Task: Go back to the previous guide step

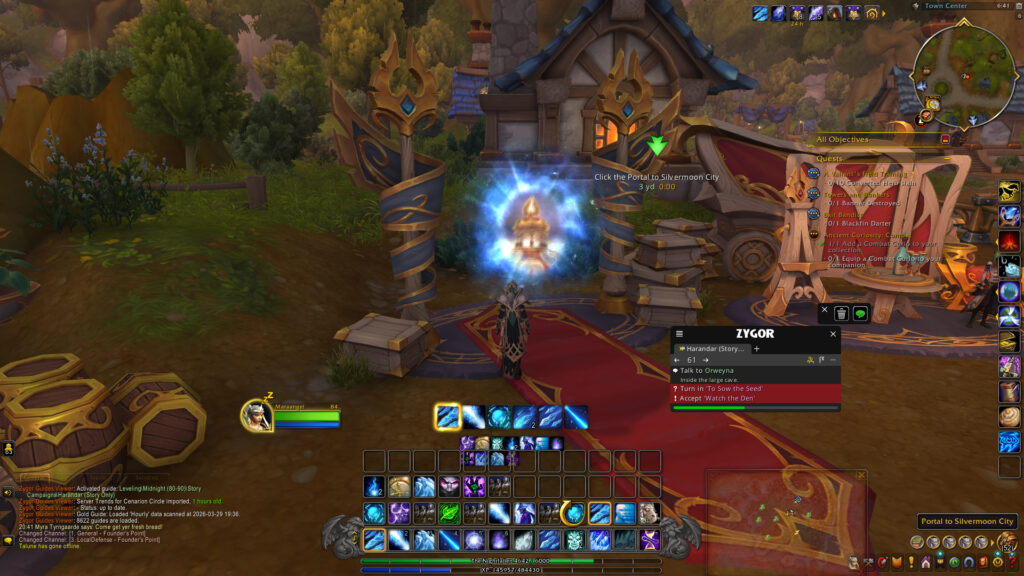Action: pyautogui.click(x=677, y=360)
